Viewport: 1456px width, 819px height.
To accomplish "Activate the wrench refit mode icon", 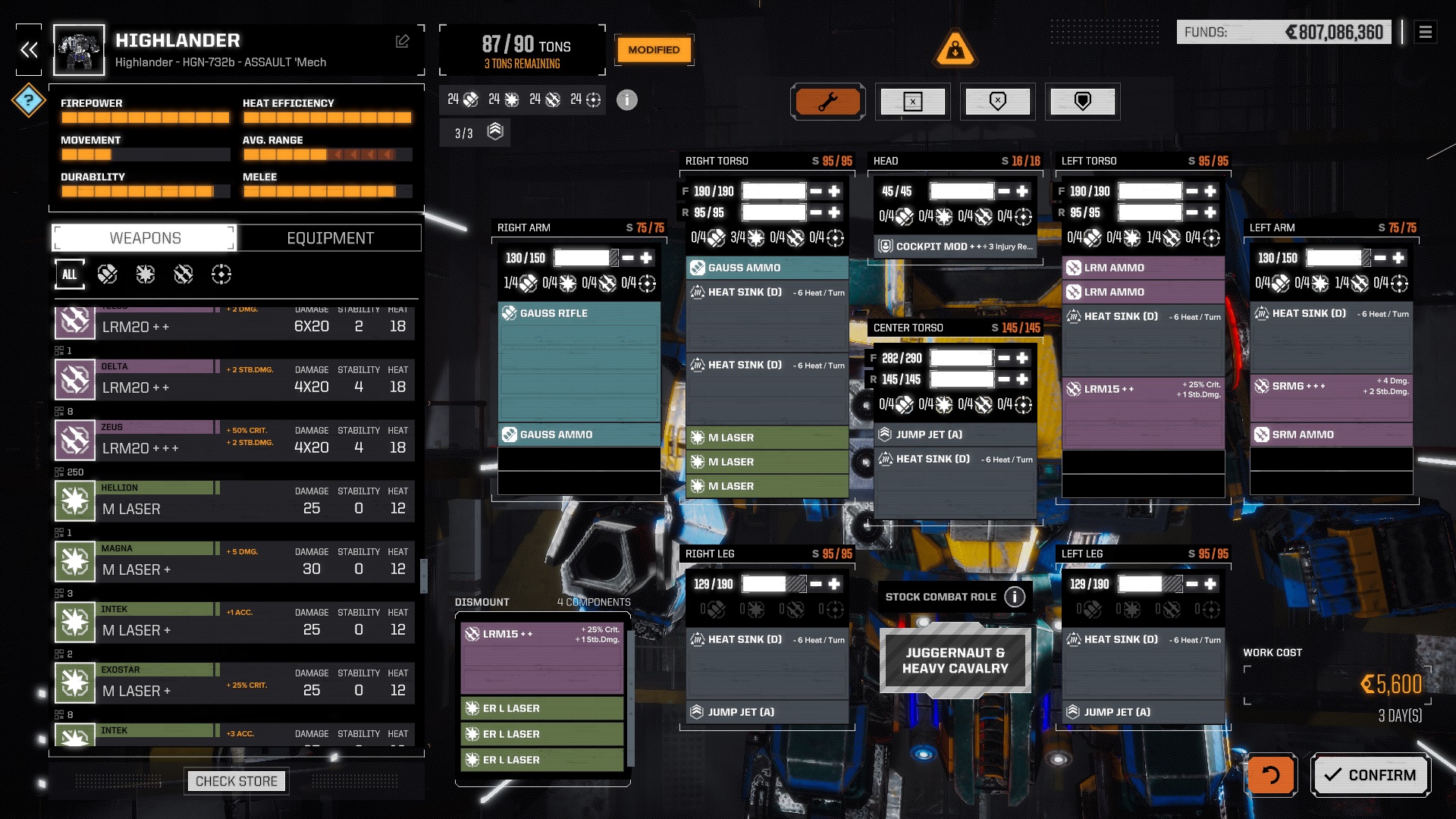I will (x=827, y=101).
